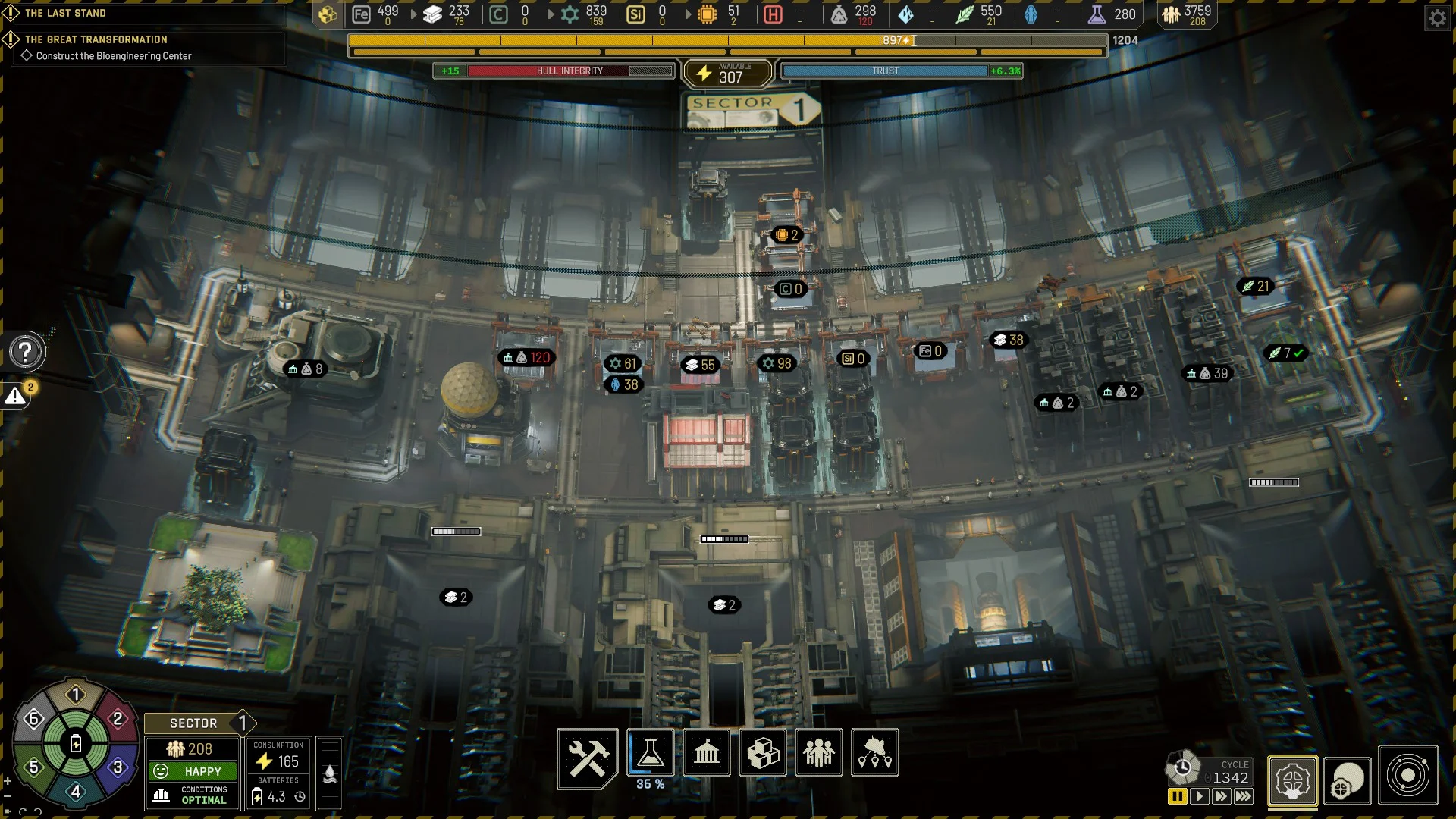This screenshot has width=1456, height=819.
Task: Open the warning alerts triangle
Action: [x=15, y=396]
